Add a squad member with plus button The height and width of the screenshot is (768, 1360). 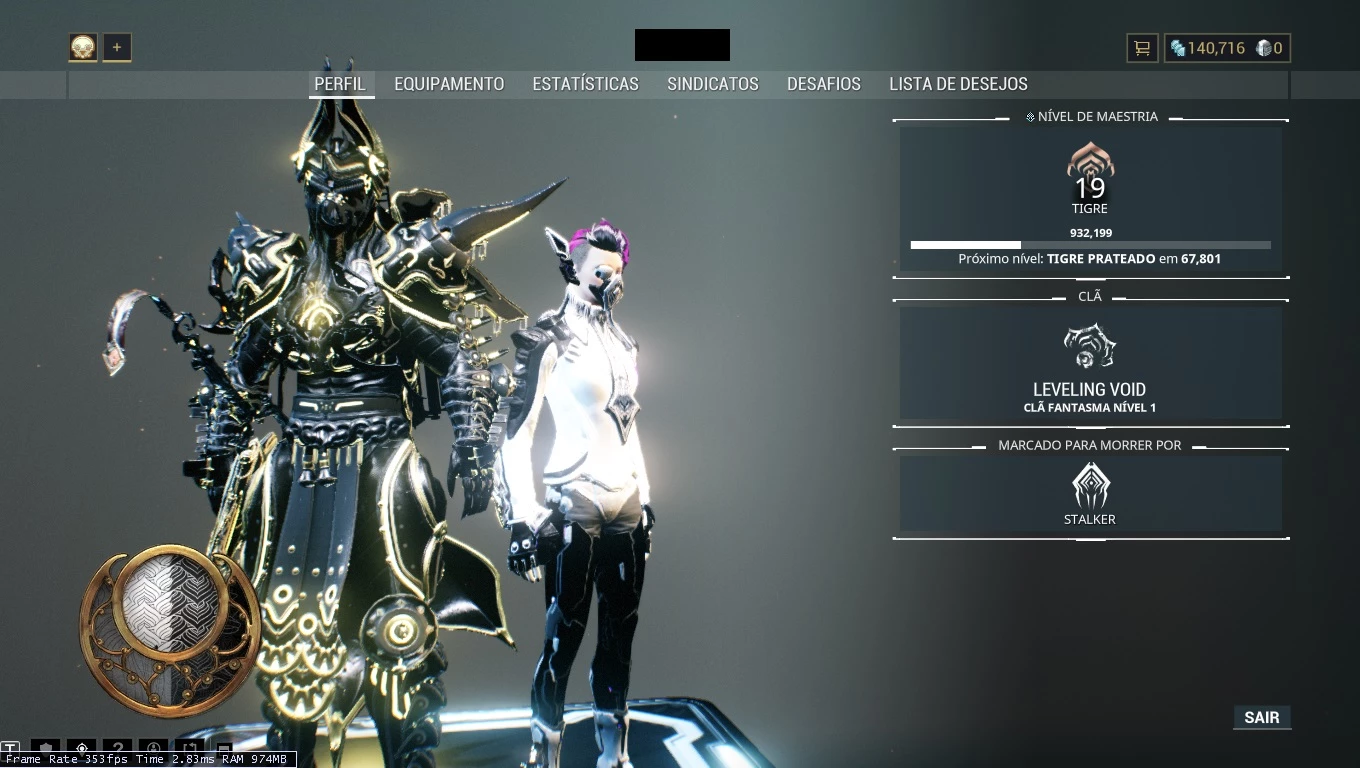click(x=117, y=47)
